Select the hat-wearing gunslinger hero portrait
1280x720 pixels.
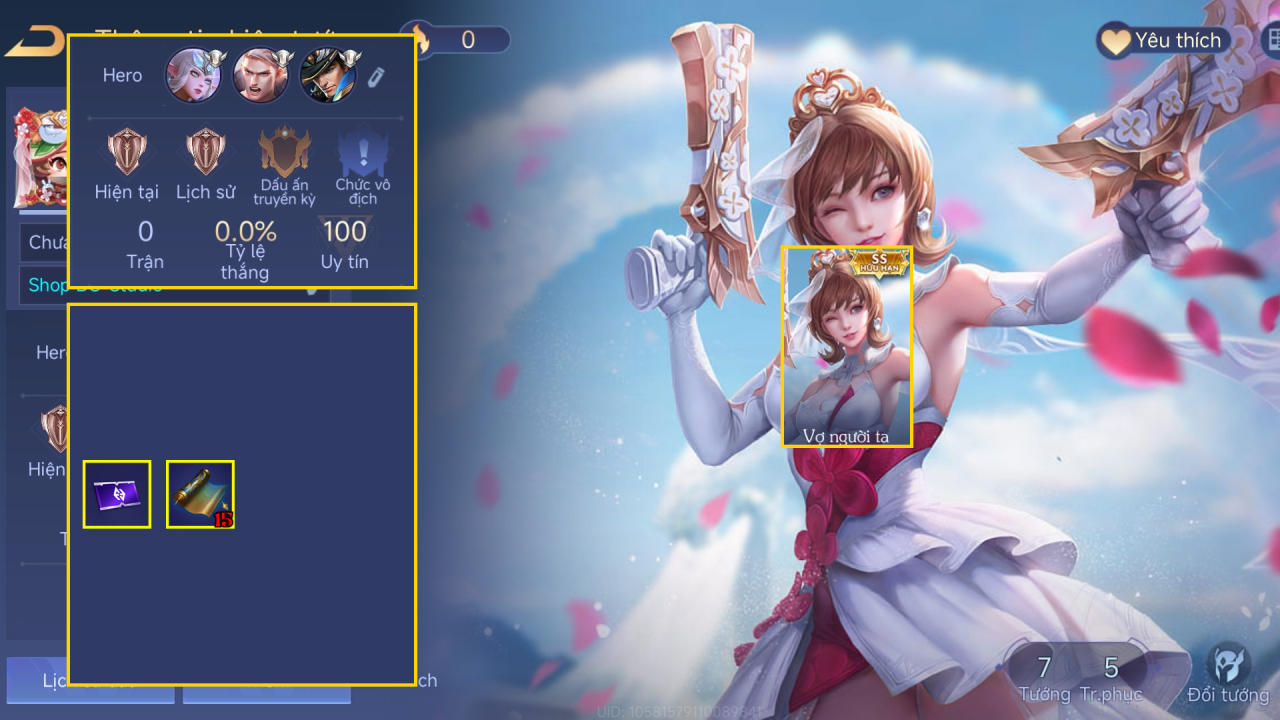[328, 75]
